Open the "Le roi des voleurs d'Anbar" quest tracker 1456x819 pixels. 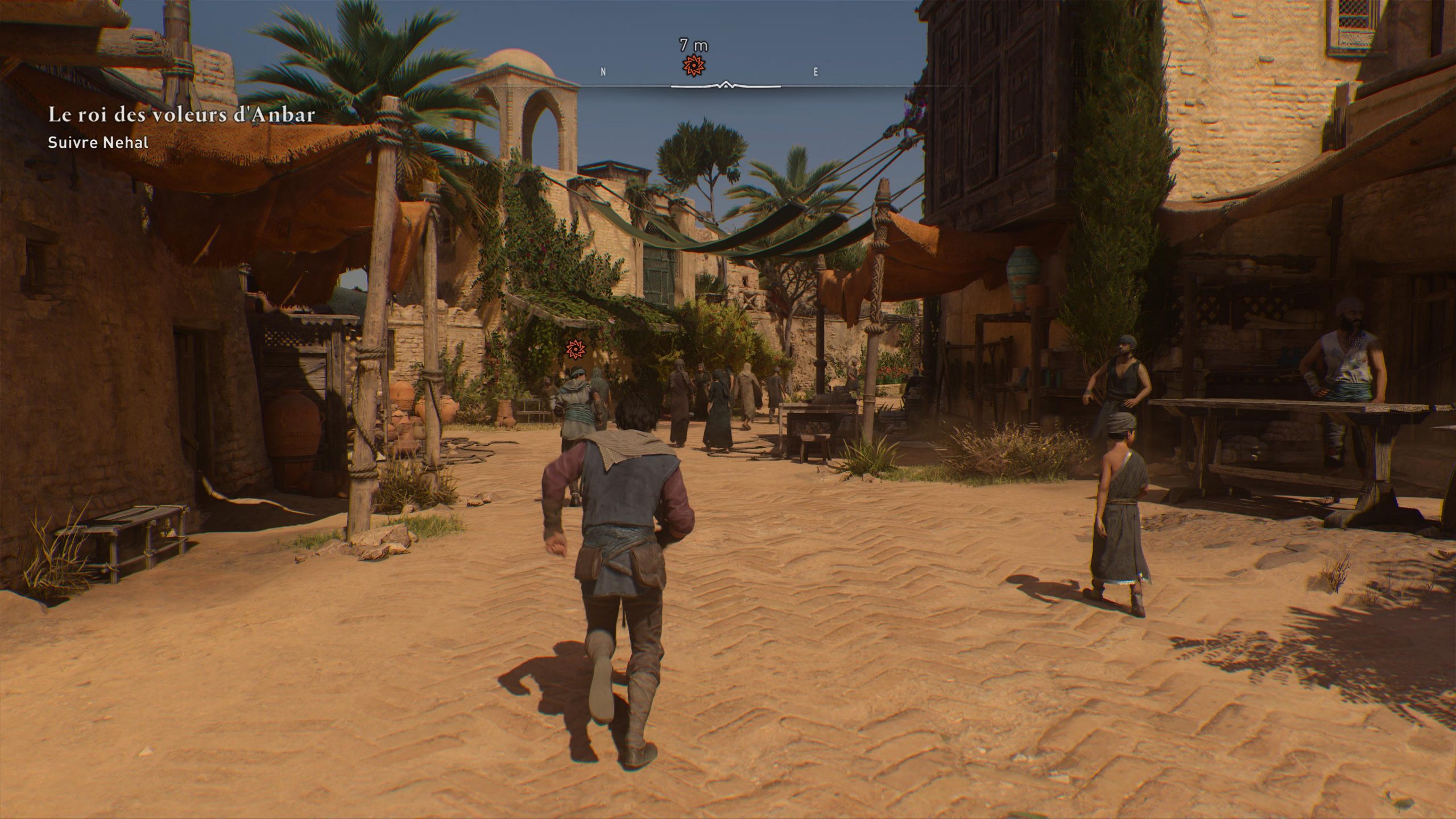pyautogui.click(x=181, y=115)
